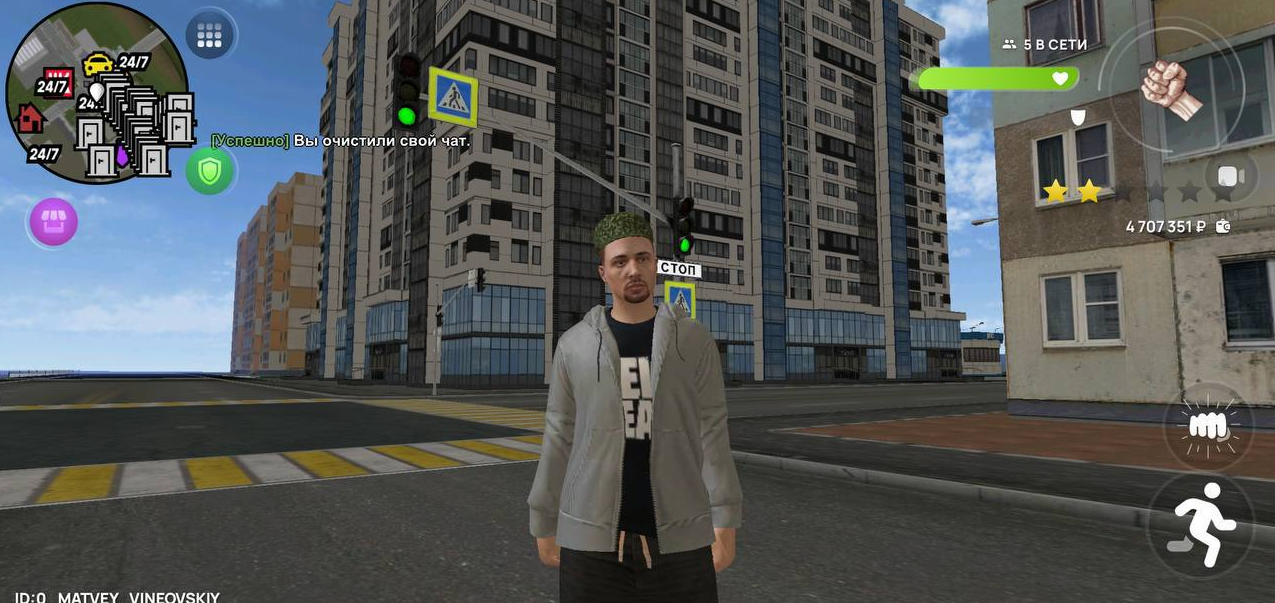Open the purple shop button
This screenshot has width=1275, height=603.
click(54, 221)
